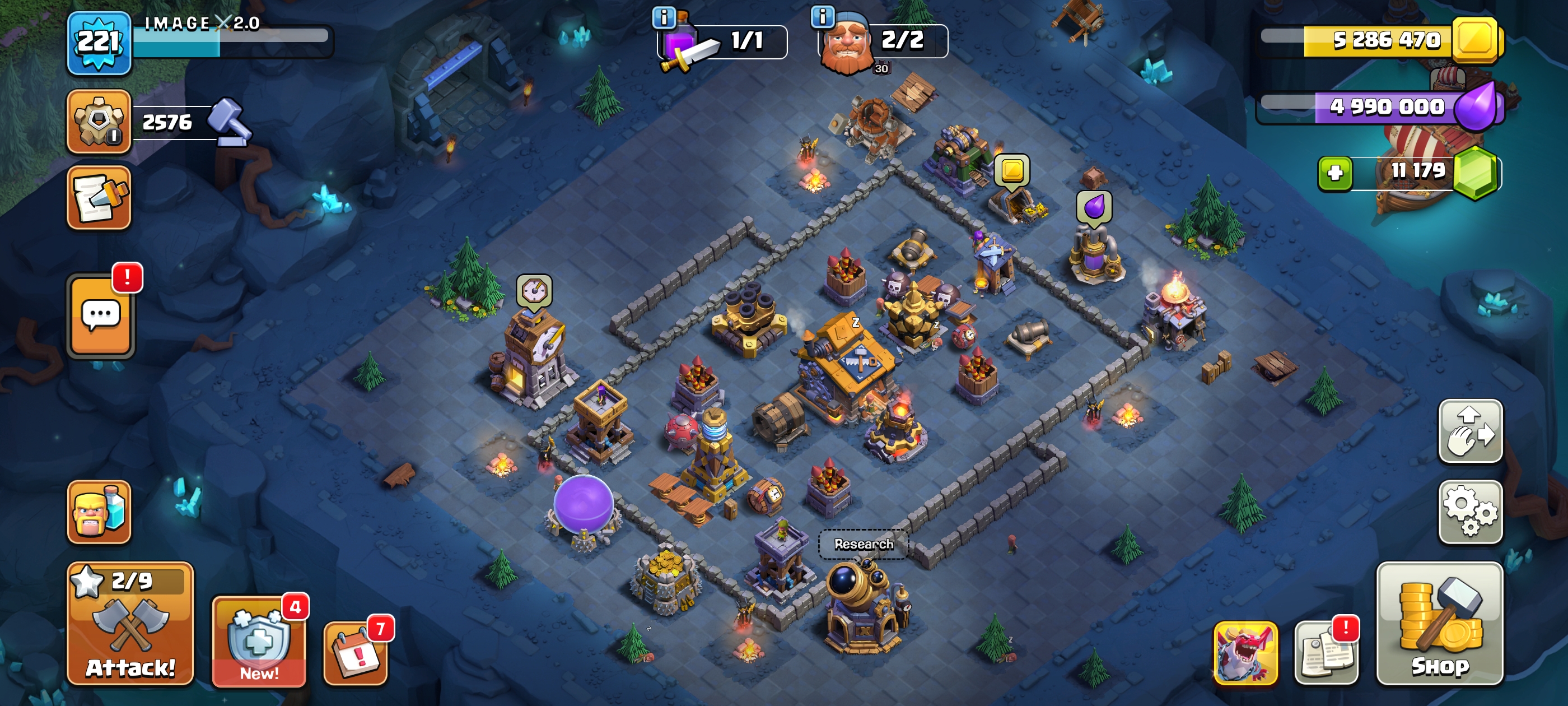This screenshot has height=706, width=1568.
Task: View the player level 221 badge
Action: (x=99, y=43)
